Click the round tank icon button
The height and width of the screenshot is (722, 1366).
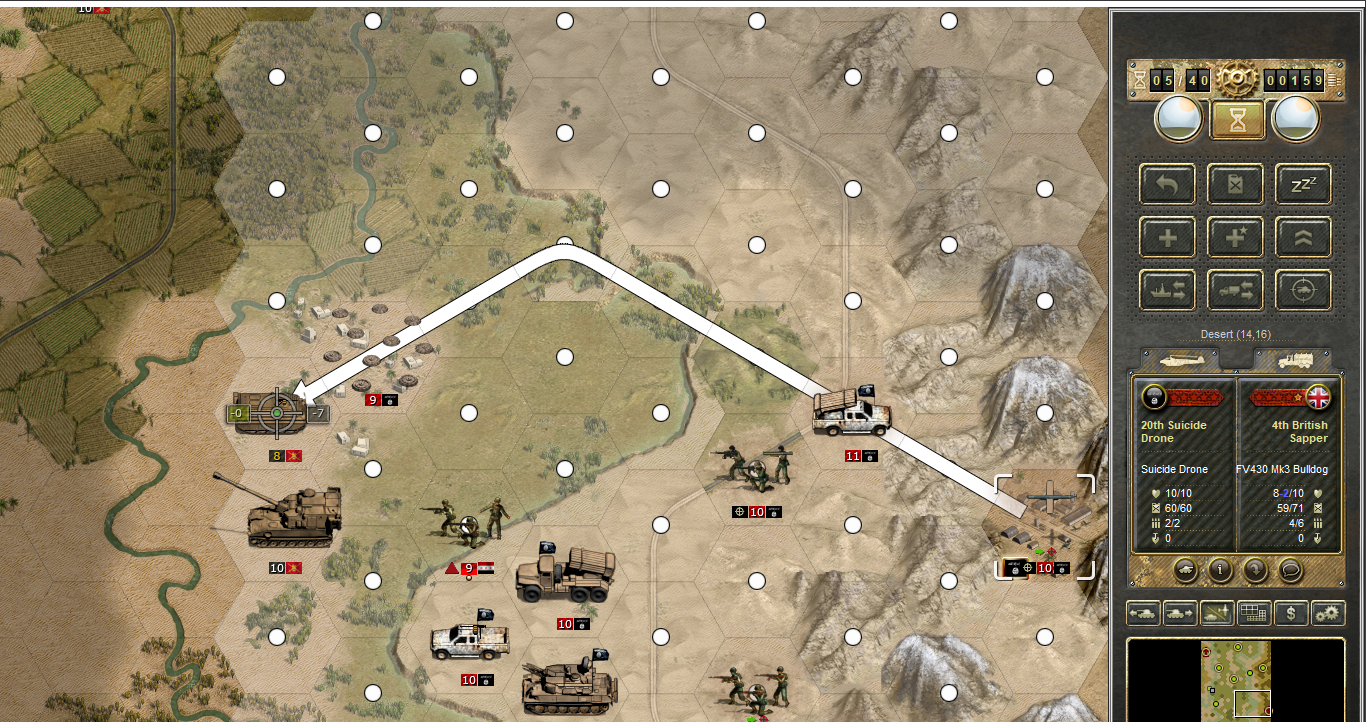coord(1184,569)
